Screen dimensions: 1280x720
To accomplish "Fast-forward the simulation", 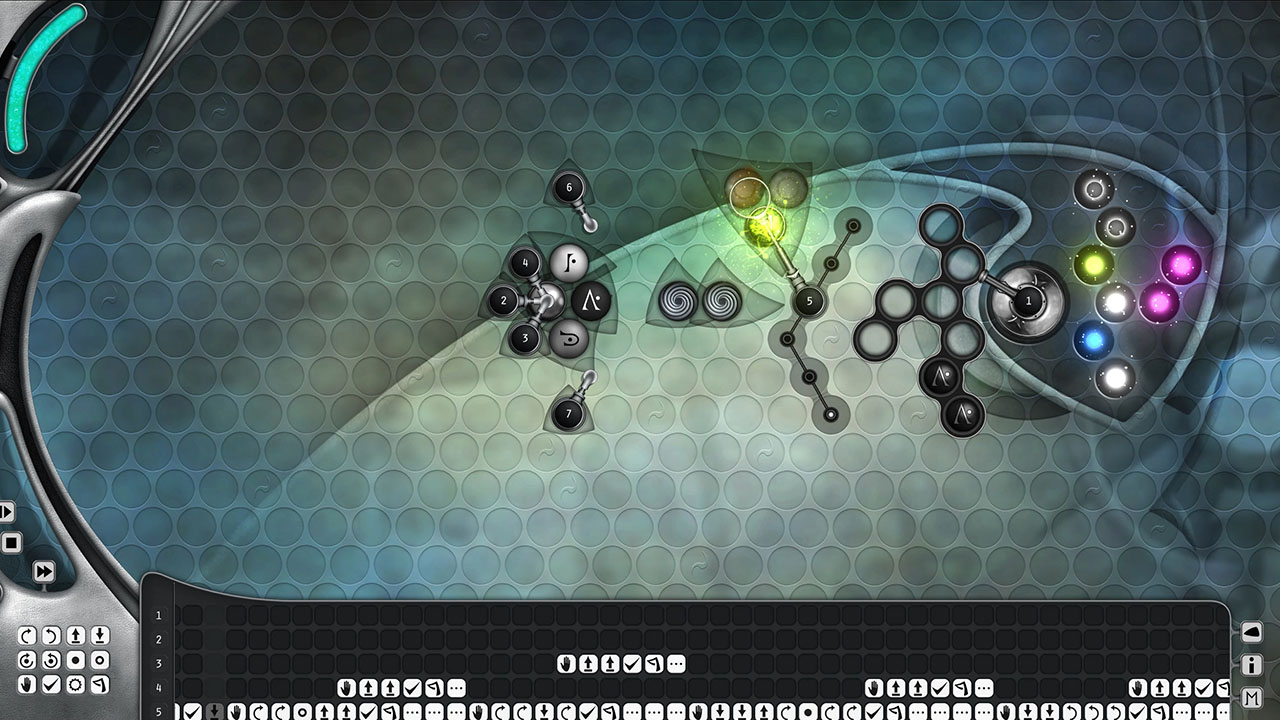I will [44, 571].
